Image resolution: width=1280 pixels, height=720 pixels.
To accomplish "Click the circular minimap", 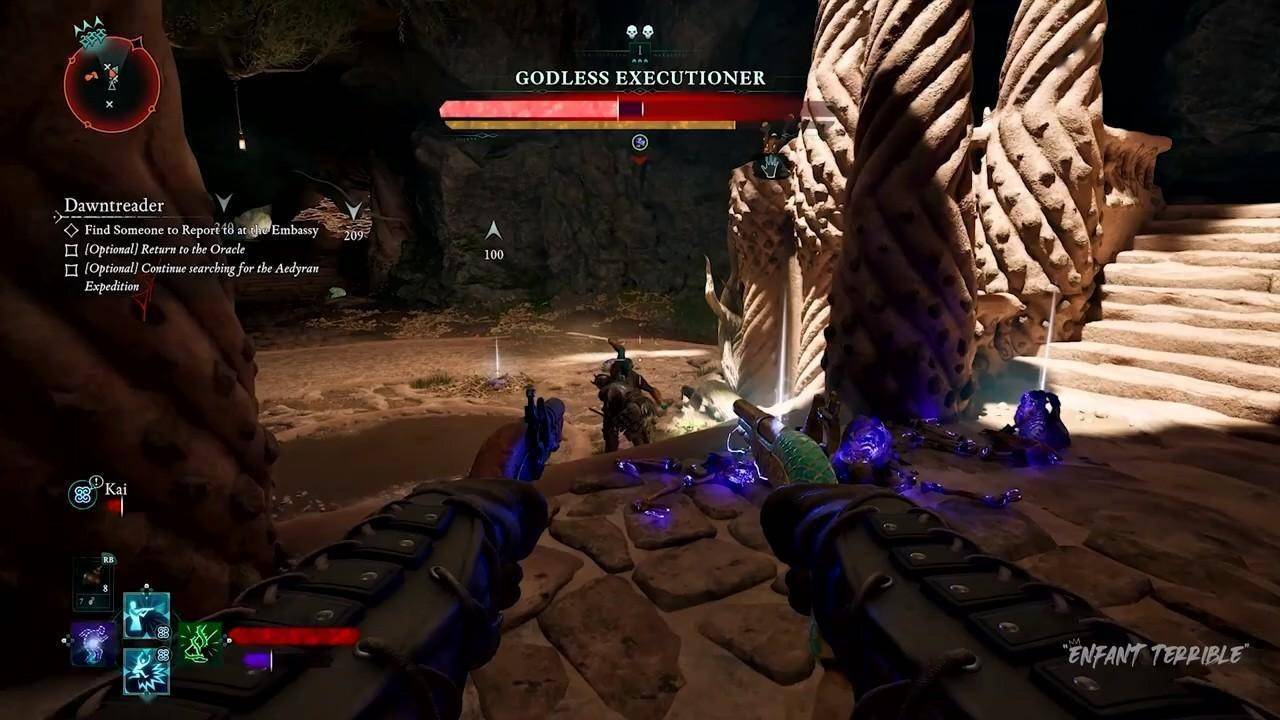I will point(111,84).
